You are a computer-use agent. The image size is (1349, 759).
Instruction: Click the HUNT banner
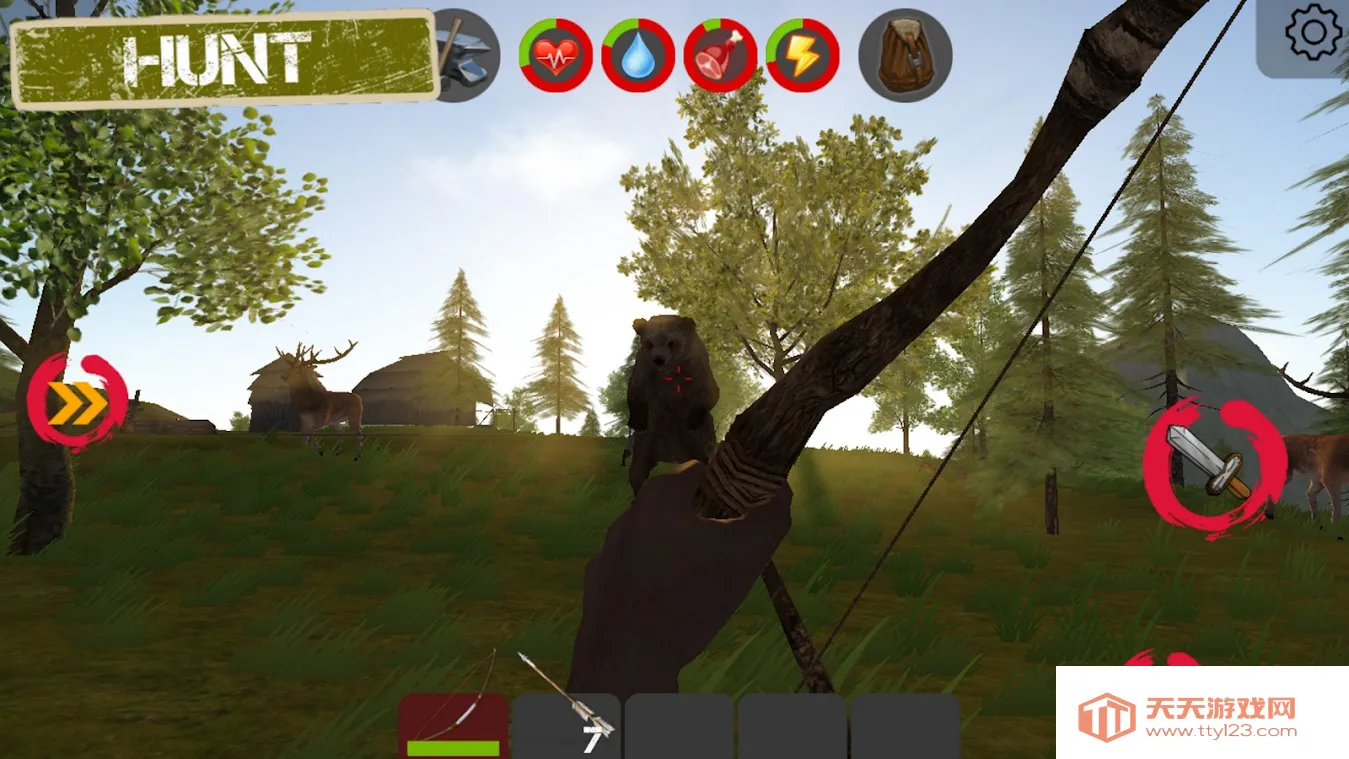pyautogui.click(x=224, y=58)
